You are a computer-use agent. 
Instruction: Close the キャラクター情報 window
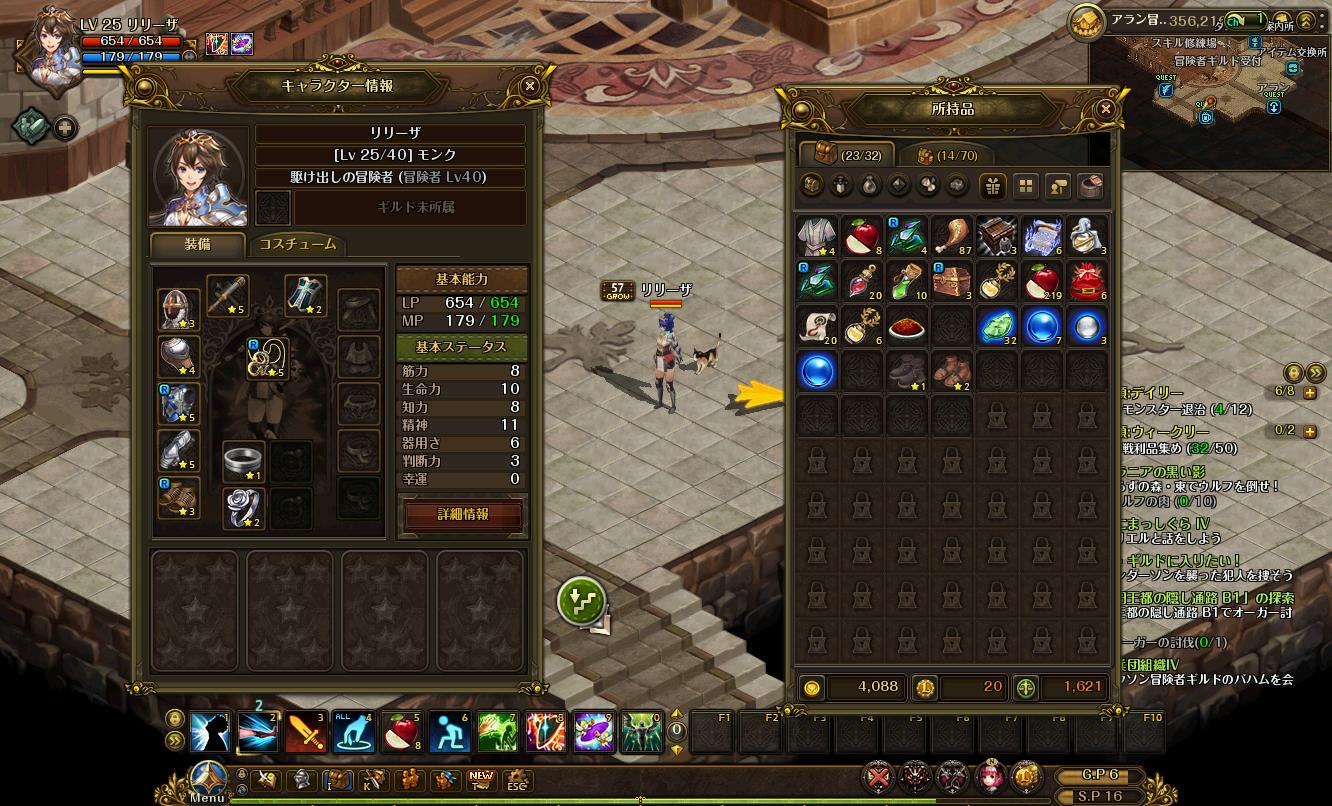(530, 86)
